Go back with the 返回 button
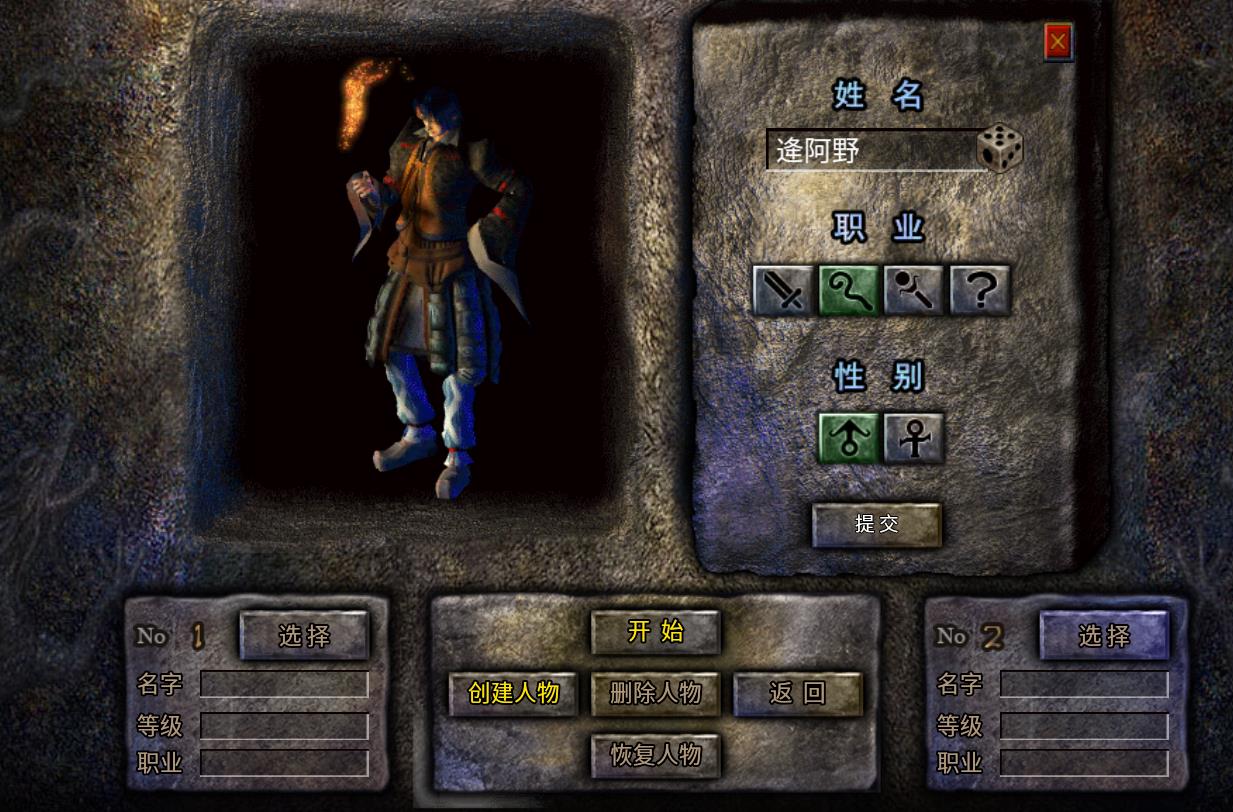This screenshot has width=1233, height=812. coord(798,694)
